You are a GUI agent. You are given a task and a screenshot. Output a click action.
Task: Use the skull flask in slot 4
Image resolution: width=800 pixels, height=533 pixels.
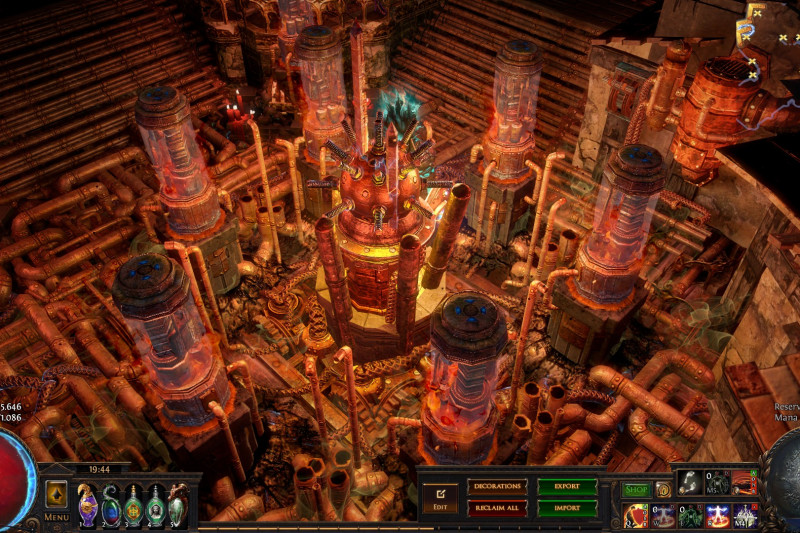[x=155, y=505]
